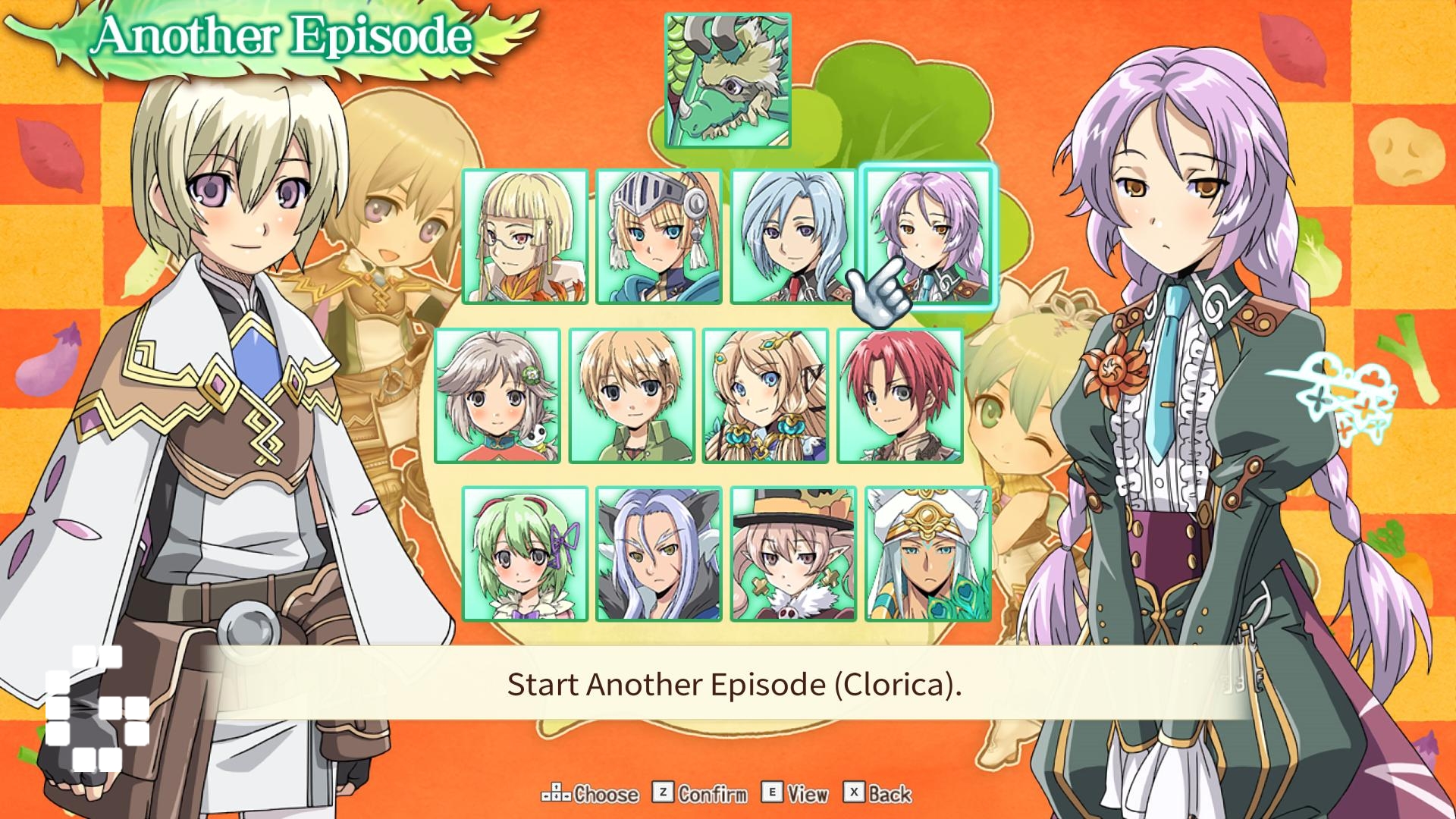
Task: Select Dolce's witch-hat portrait in the bottom row
Action: pyautogui.click(x=793, y=555)
